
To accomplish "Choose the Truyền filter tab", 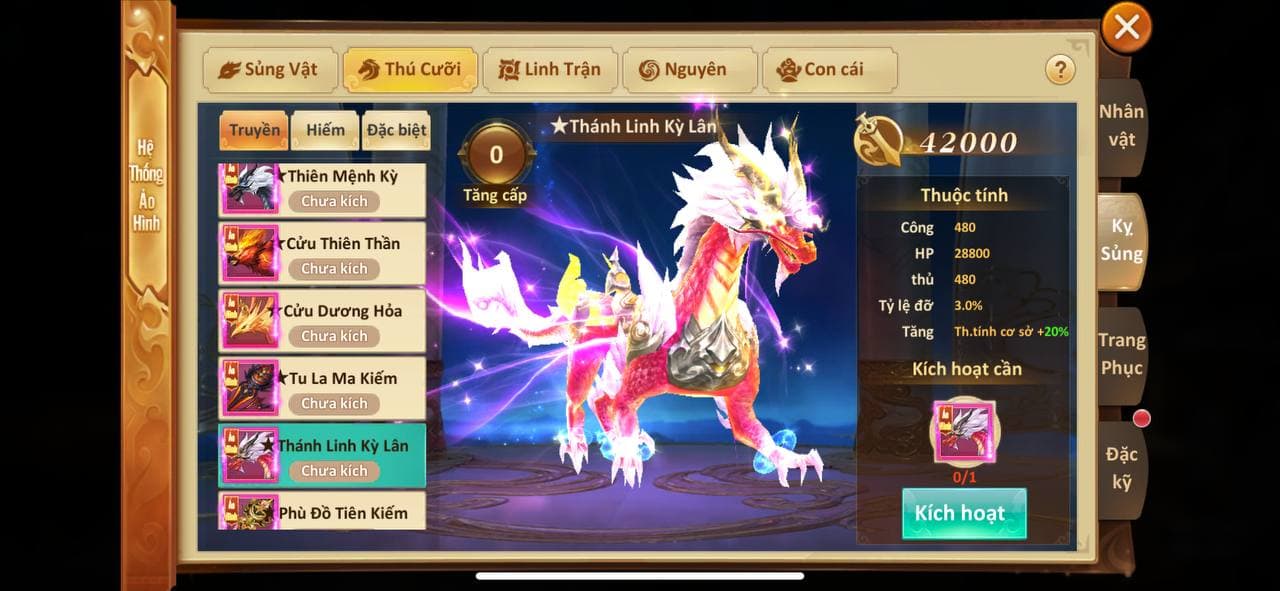I will pyautogui.click(x=254, y=130).
